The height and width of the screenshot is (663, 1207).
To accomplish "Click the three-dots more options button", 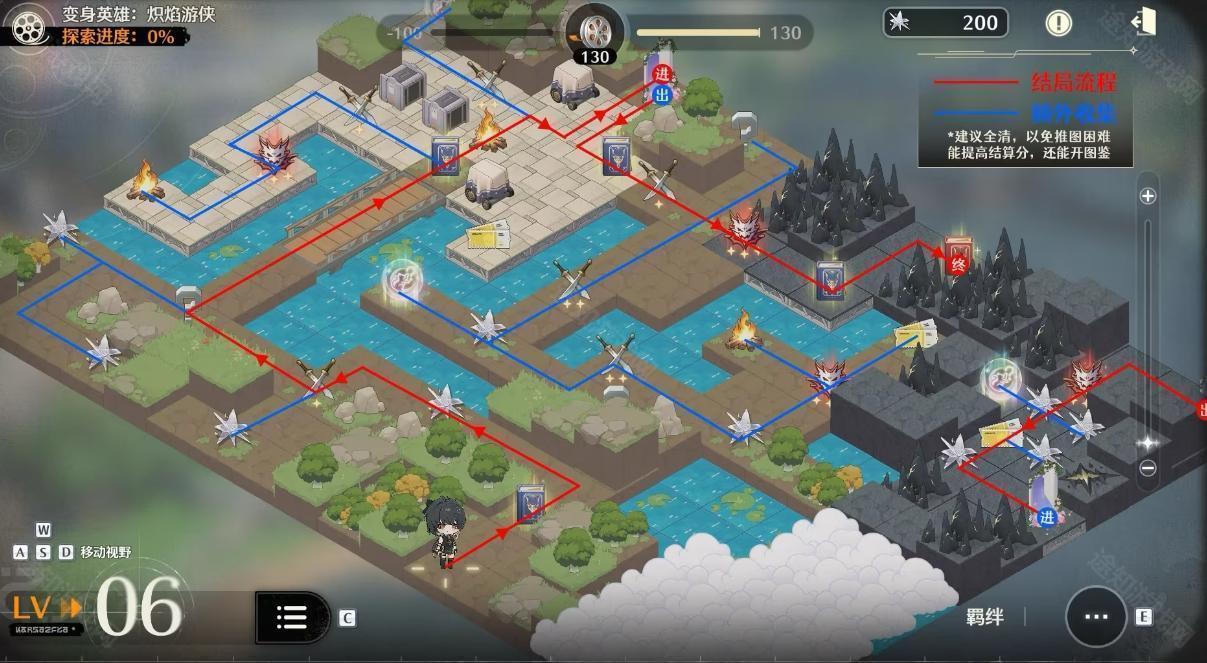I will [1096, 617].
